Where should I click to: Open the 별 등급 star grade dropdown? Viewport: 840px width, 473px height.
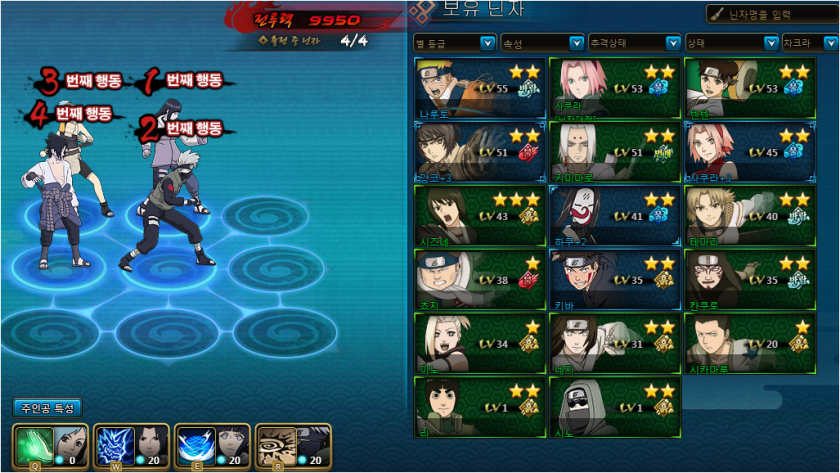pyautogui.click(x=454, y=43)
